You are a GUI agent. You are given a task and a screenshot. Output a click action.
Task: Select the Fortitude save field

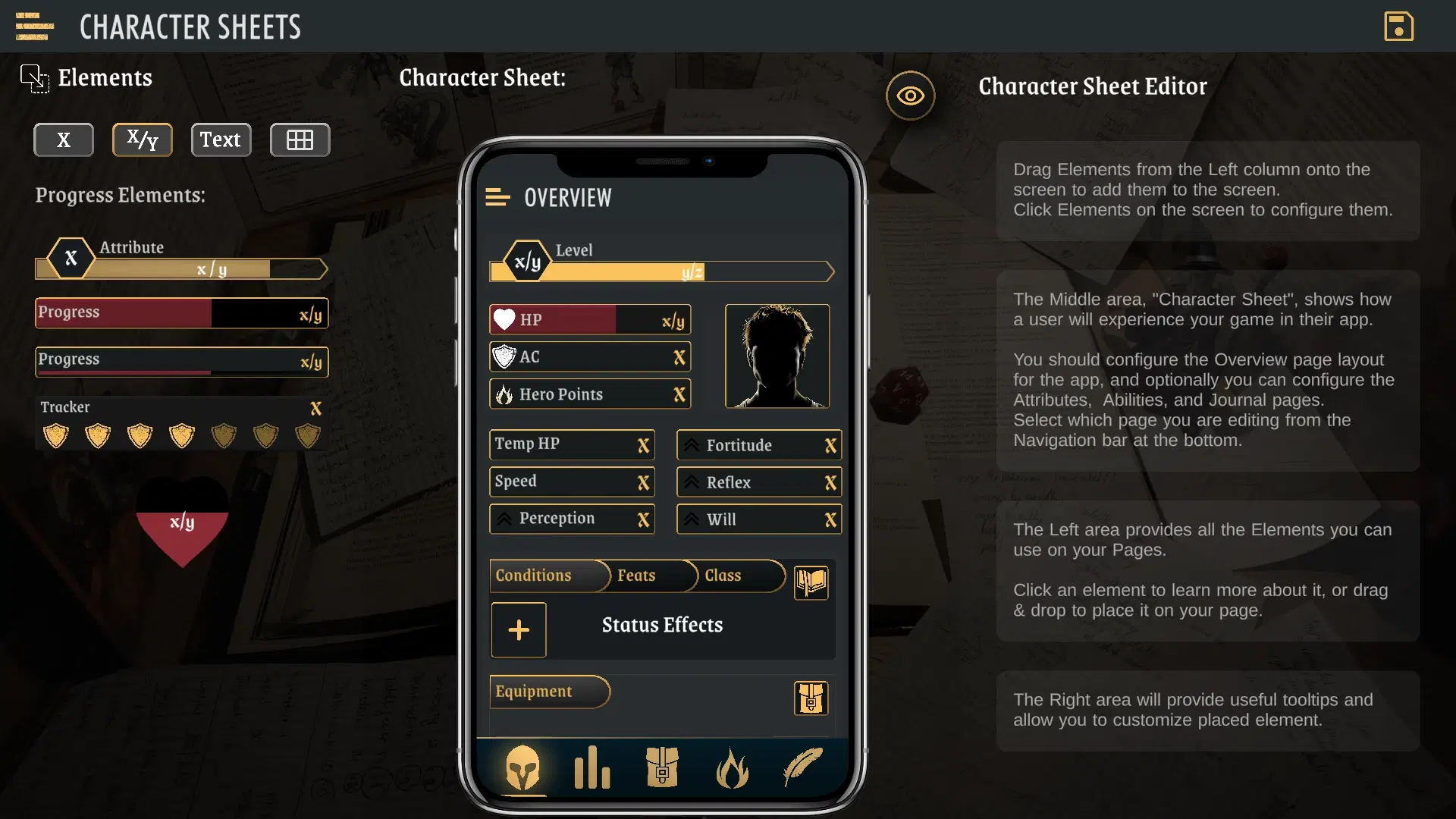pos(759,445)
